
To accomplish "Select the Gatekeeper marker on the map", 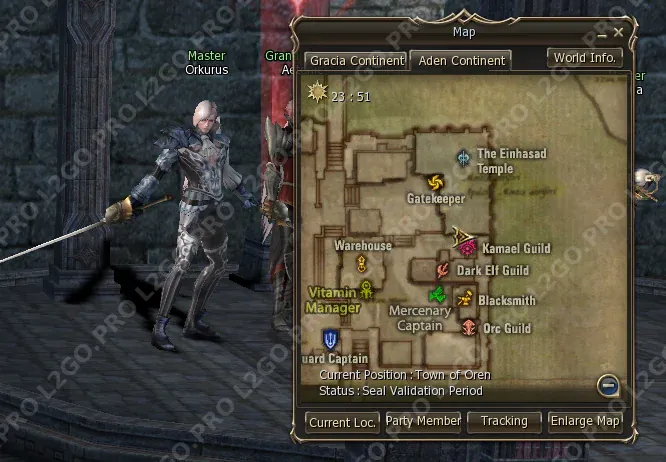I will [x=434, y=182].
